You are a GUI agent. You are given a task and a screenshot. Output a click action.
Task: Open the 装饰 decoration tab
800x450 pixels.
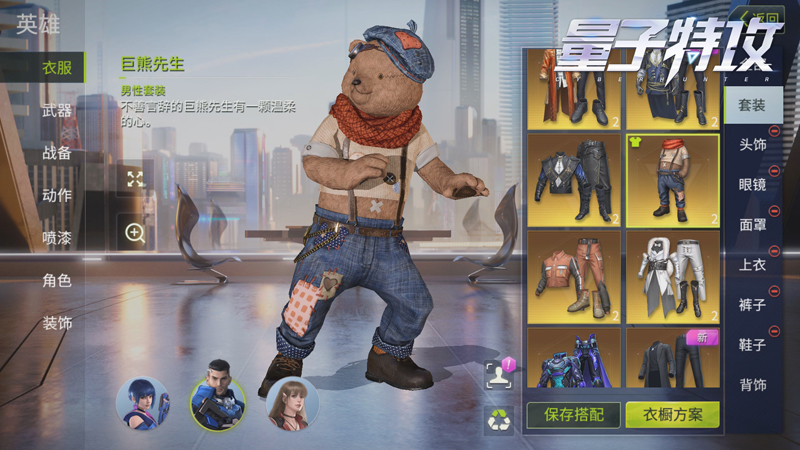(56, 323)
